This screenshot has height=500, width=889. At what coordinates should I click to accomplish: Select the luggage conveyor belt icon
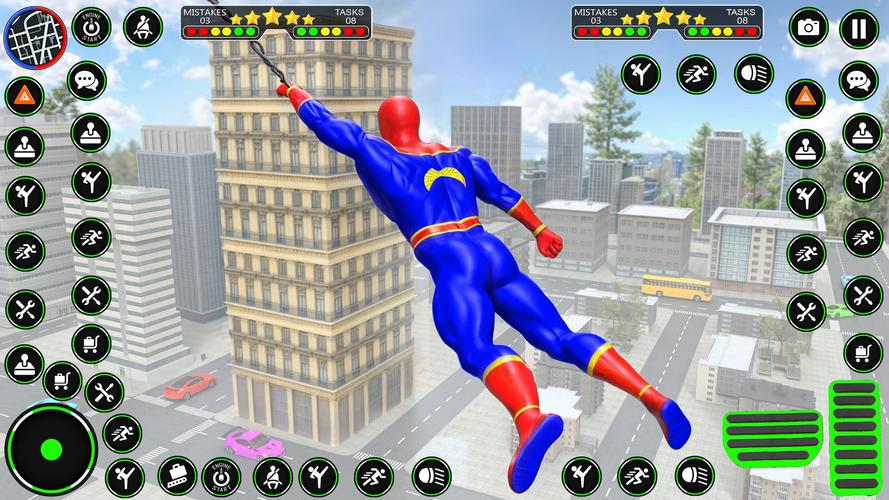click(178, 476)
